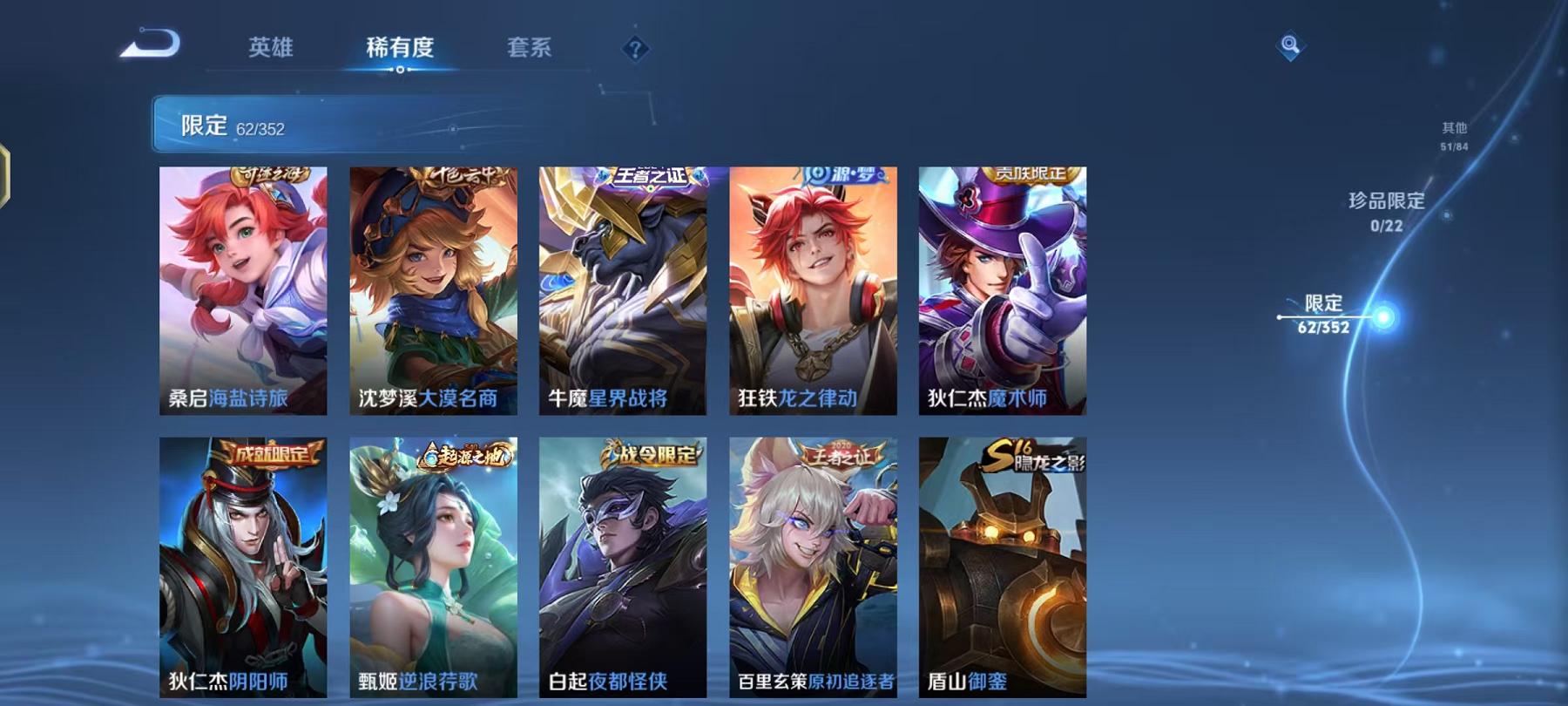Switch to the 英雄 tab
The height and width of the screenshot is (706, 1568).
click(x=273, y=48)
